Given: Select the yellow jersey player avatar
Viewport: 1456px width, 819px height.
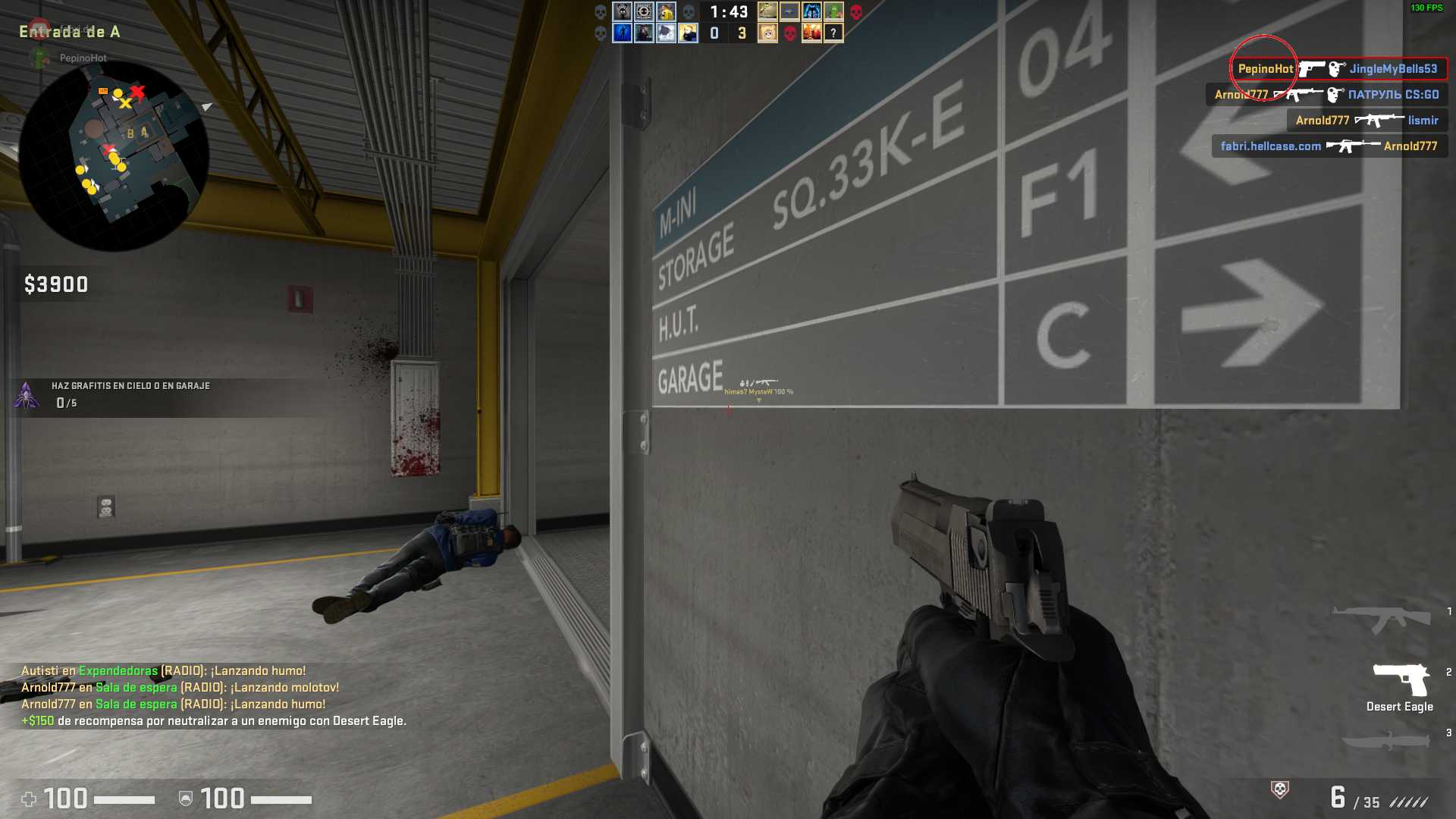Looking at the screenshot, I should tap(666, 11).
